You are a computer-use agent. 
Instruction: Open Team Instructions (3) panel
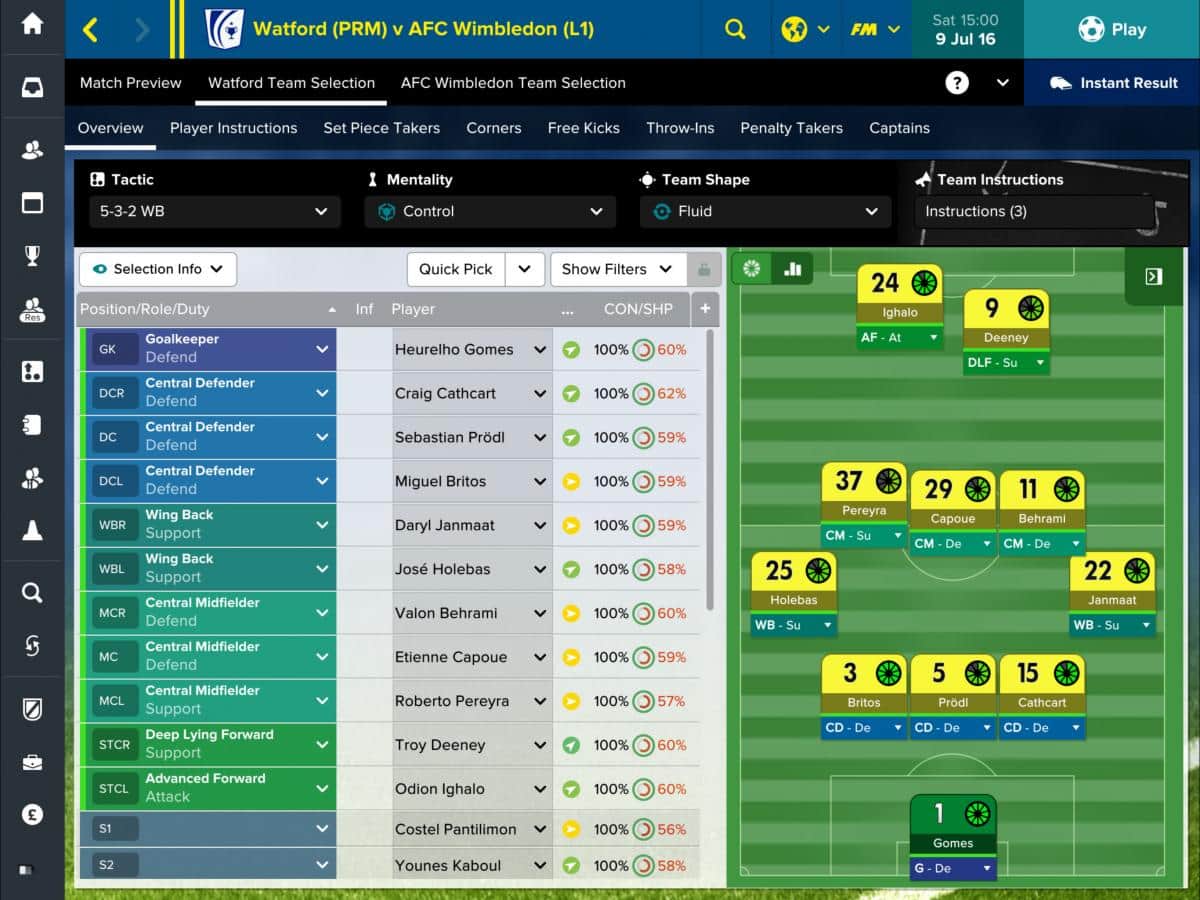1034,211
